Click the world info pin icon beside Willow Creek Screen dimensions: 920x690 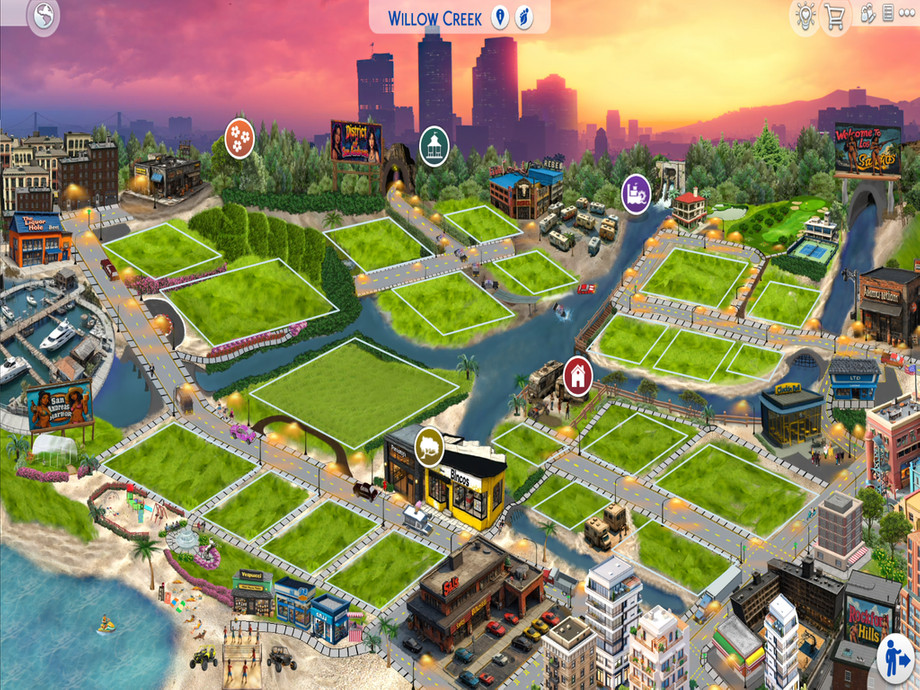[500, 18]
